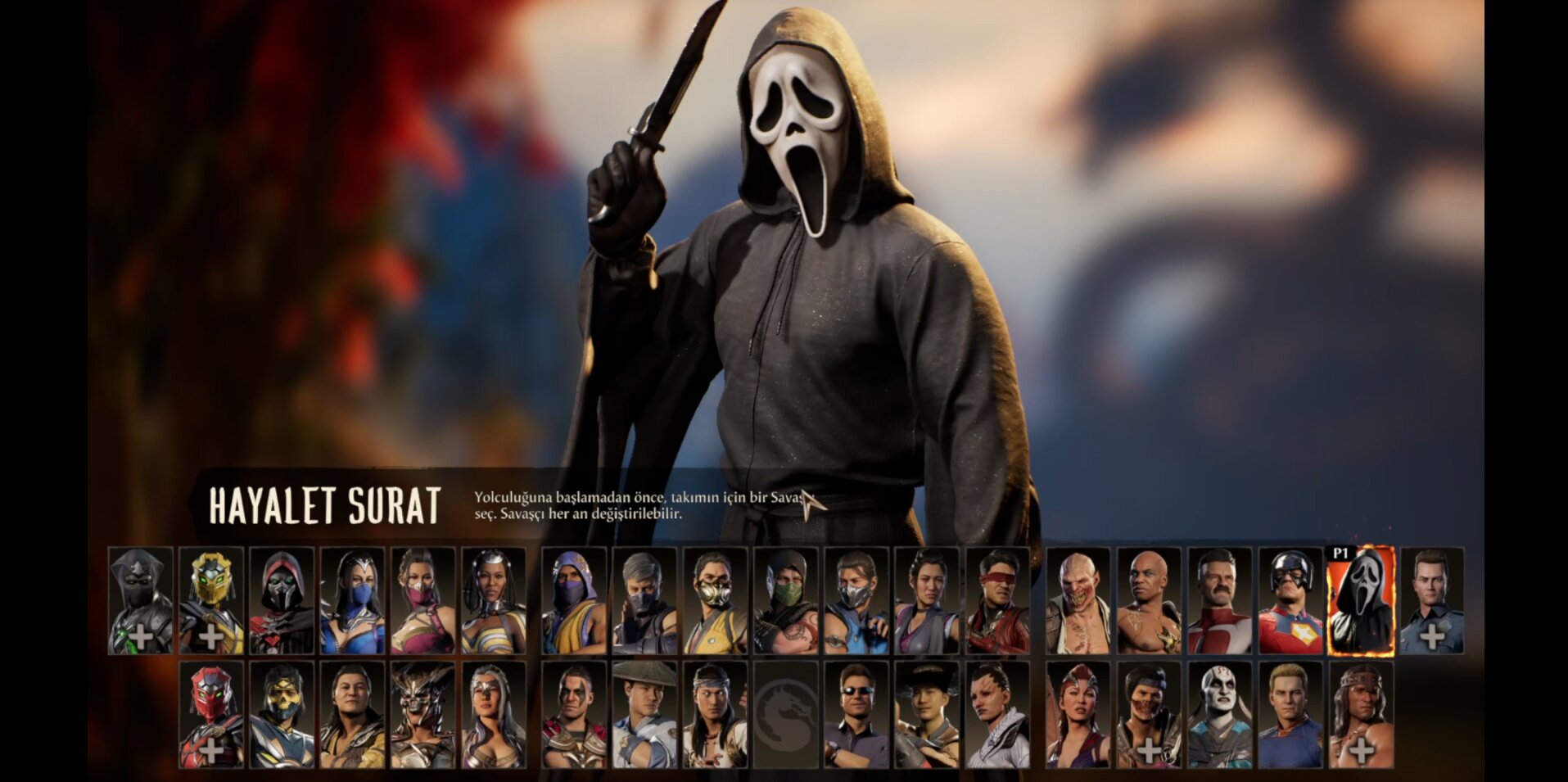1568x782 pixels.
Task: Select Kitana with the blue mask
Action: [x=352, y=601]
